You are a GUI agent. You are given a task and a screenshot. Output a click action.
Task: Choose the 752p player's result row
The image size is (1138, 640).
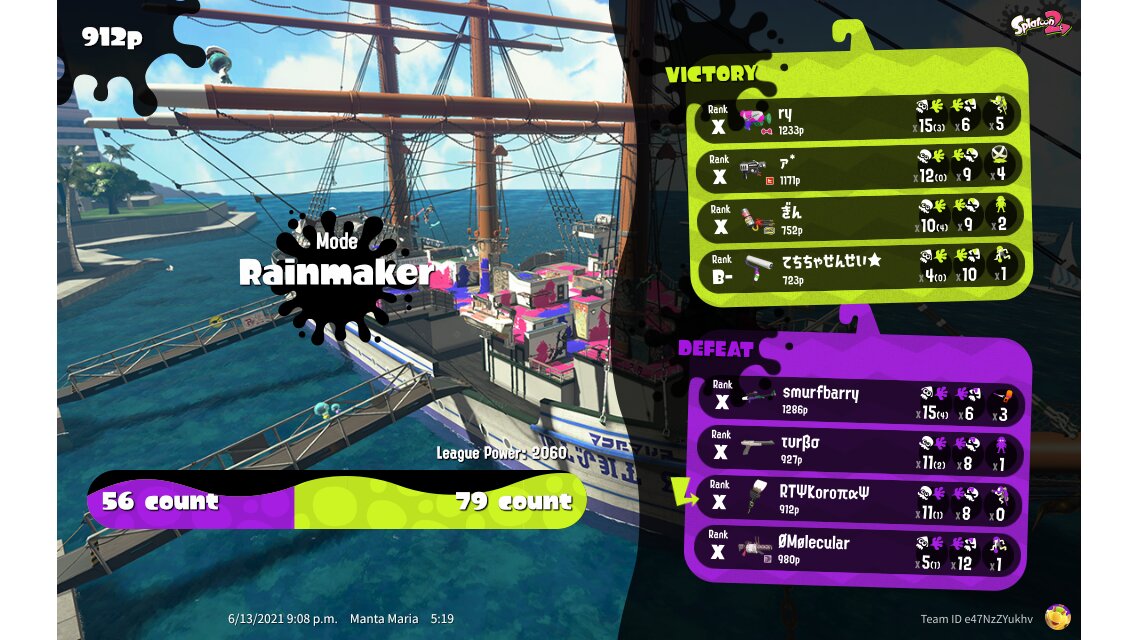tap(858, 217)
